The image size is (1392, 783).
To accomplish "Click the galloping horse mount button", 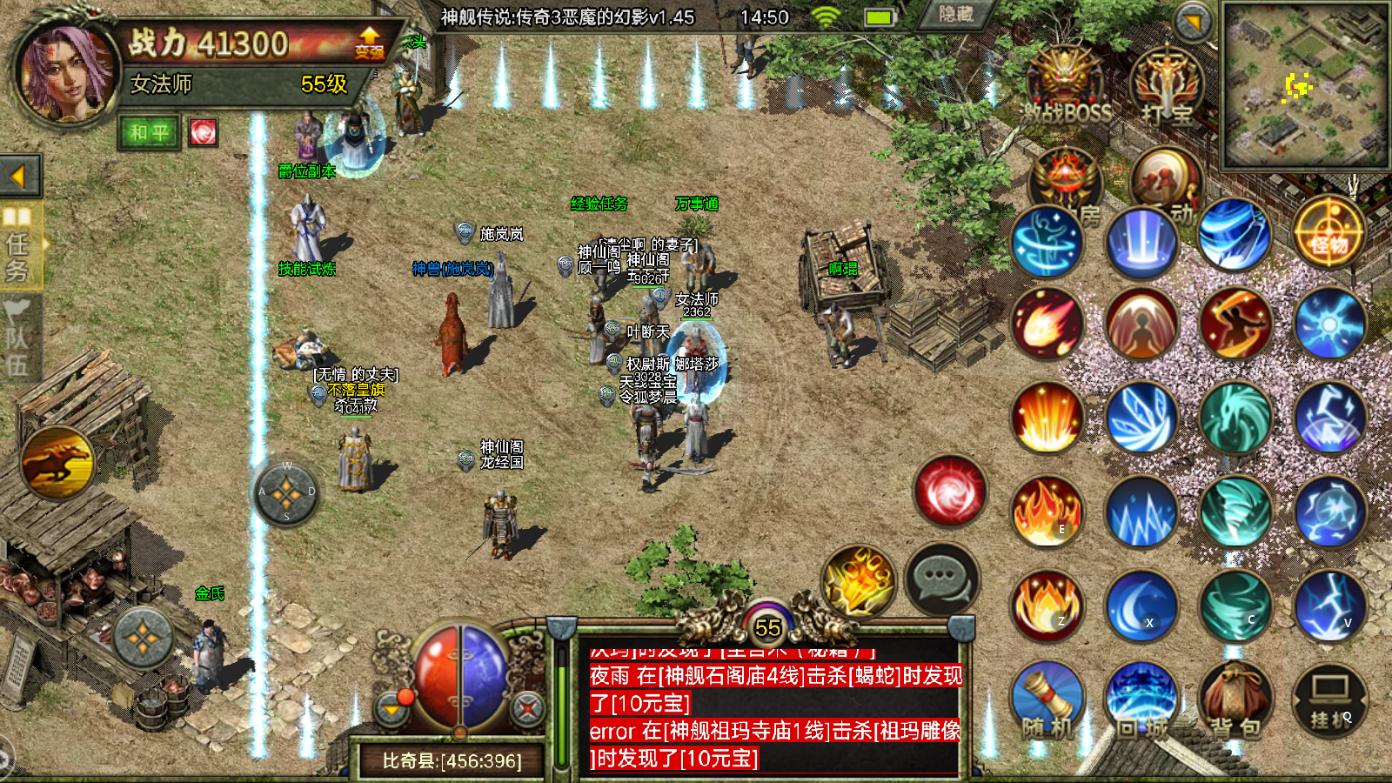I will [56, 463].
